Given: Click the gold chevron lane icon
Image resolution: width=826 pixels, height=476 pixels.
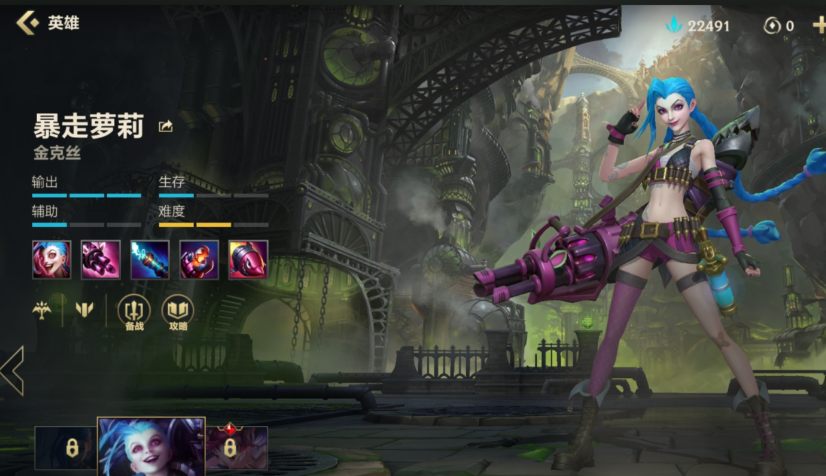Looking at the screenshot, I should 85,310.
